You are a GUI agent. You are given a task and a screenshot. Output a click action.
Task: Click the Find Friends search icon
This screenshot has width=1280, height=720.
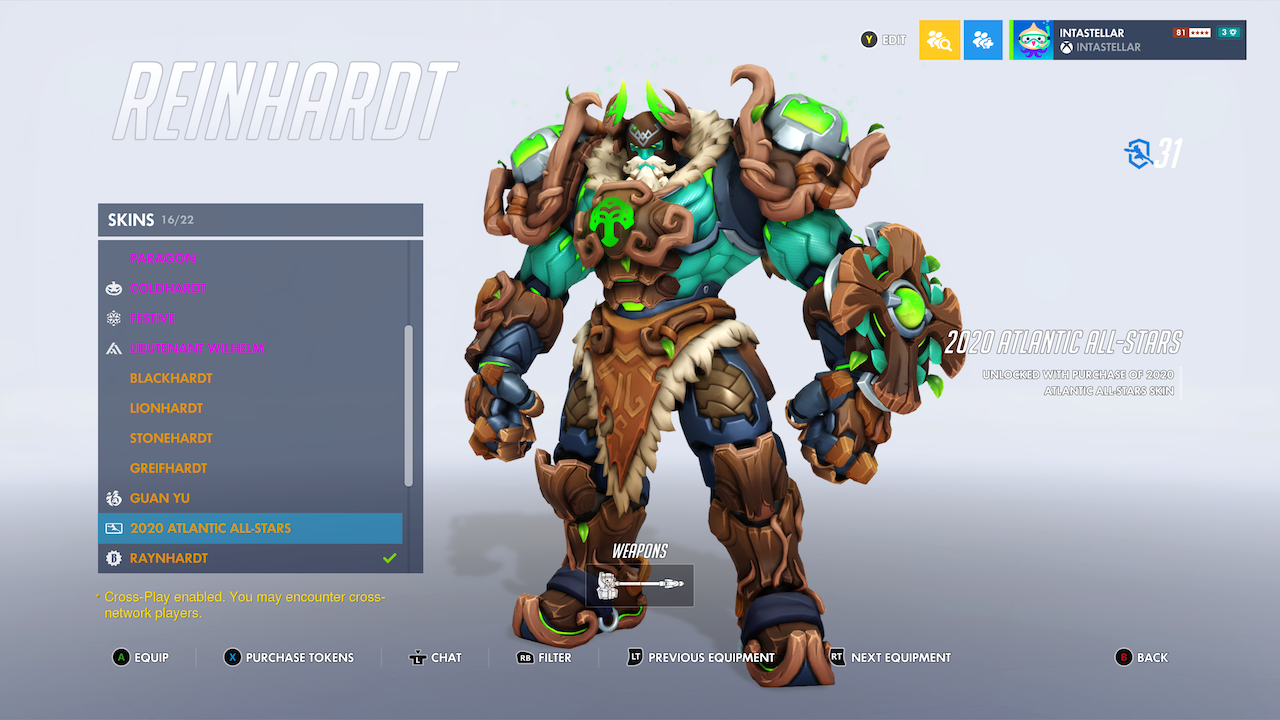pyautogui.click(x=939, y=40)
